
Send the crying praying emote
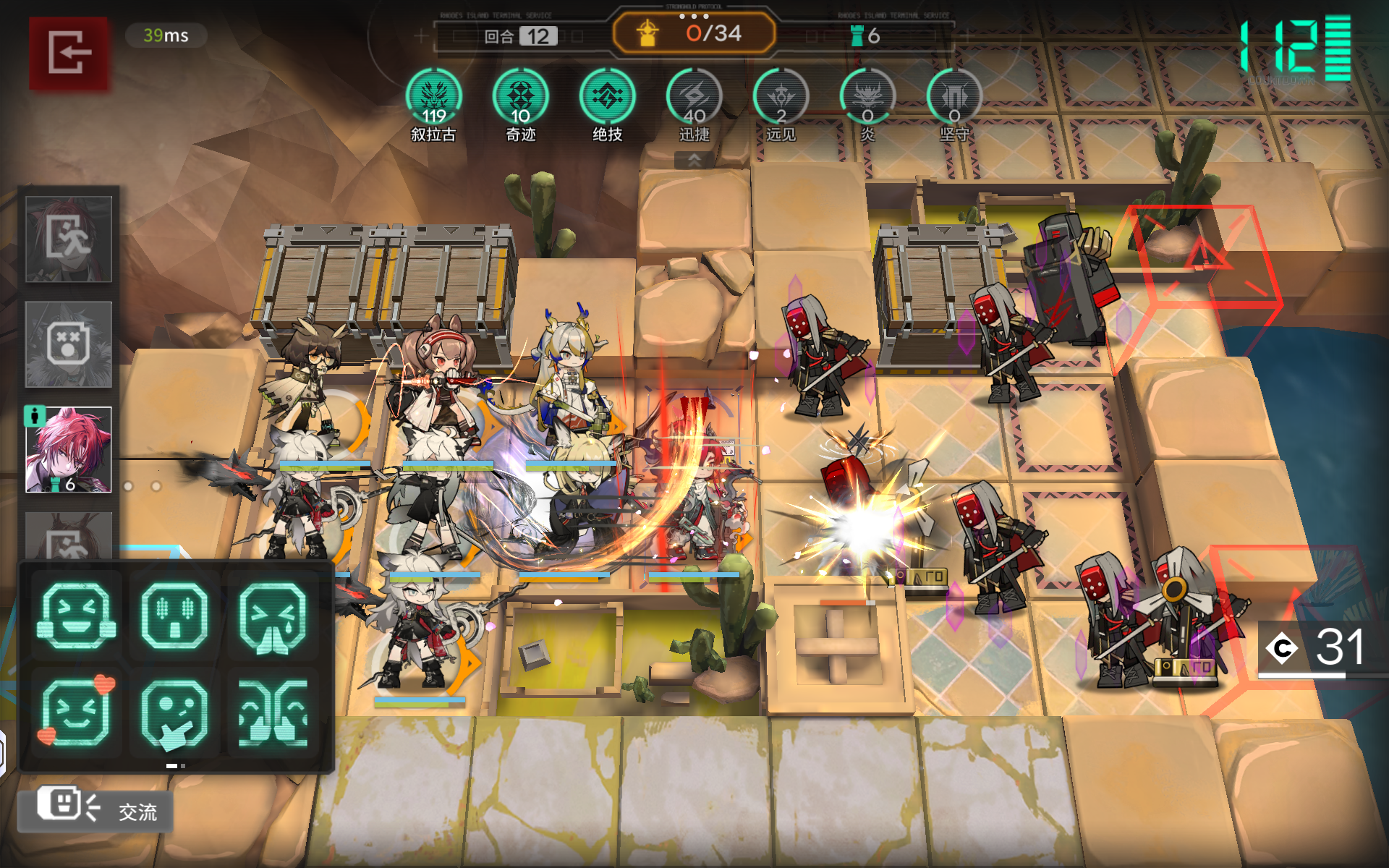(273, 616)
